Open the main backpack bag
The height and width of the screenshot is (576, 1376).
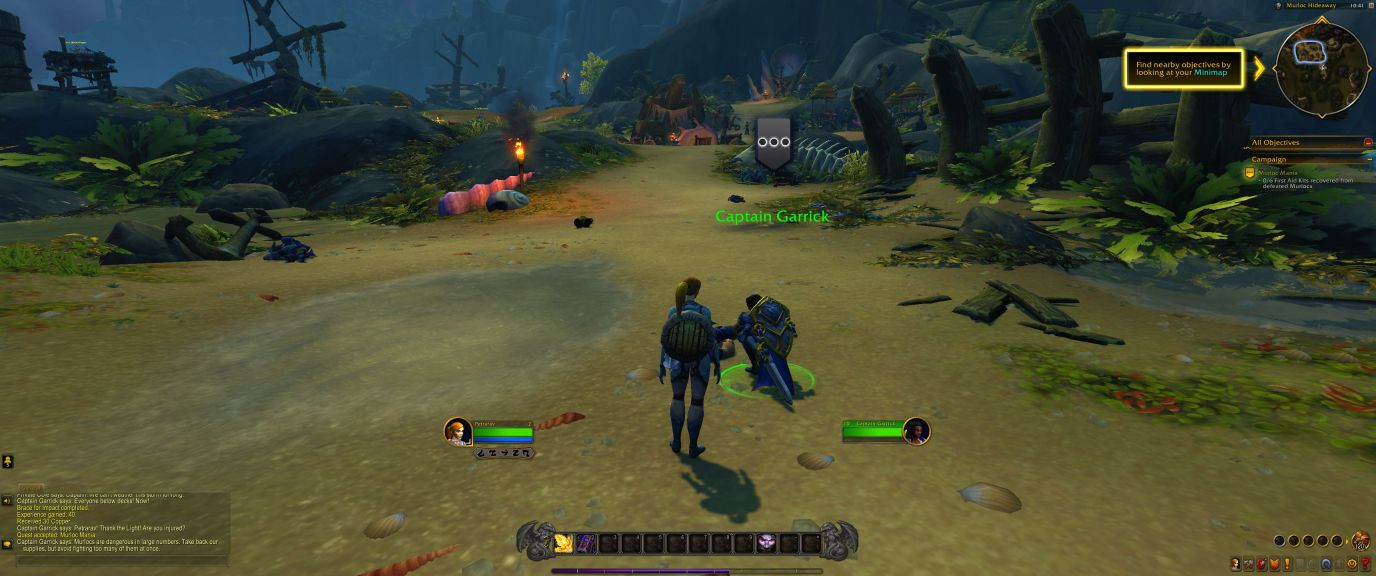(1361, 541)
